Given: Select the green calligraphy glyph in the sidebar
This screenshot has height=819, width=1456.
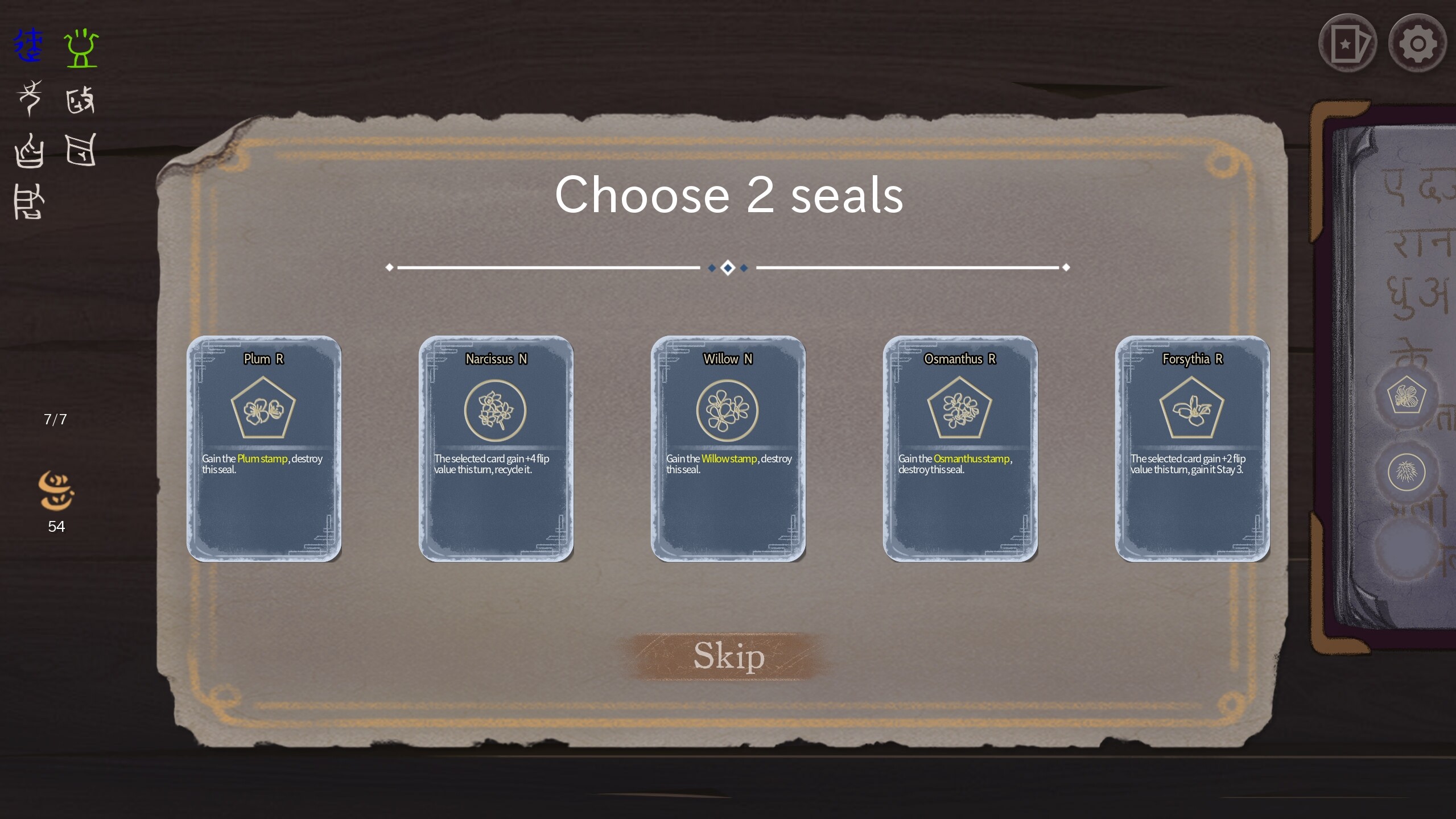Looking at the screenshot, I should point(81,48).
